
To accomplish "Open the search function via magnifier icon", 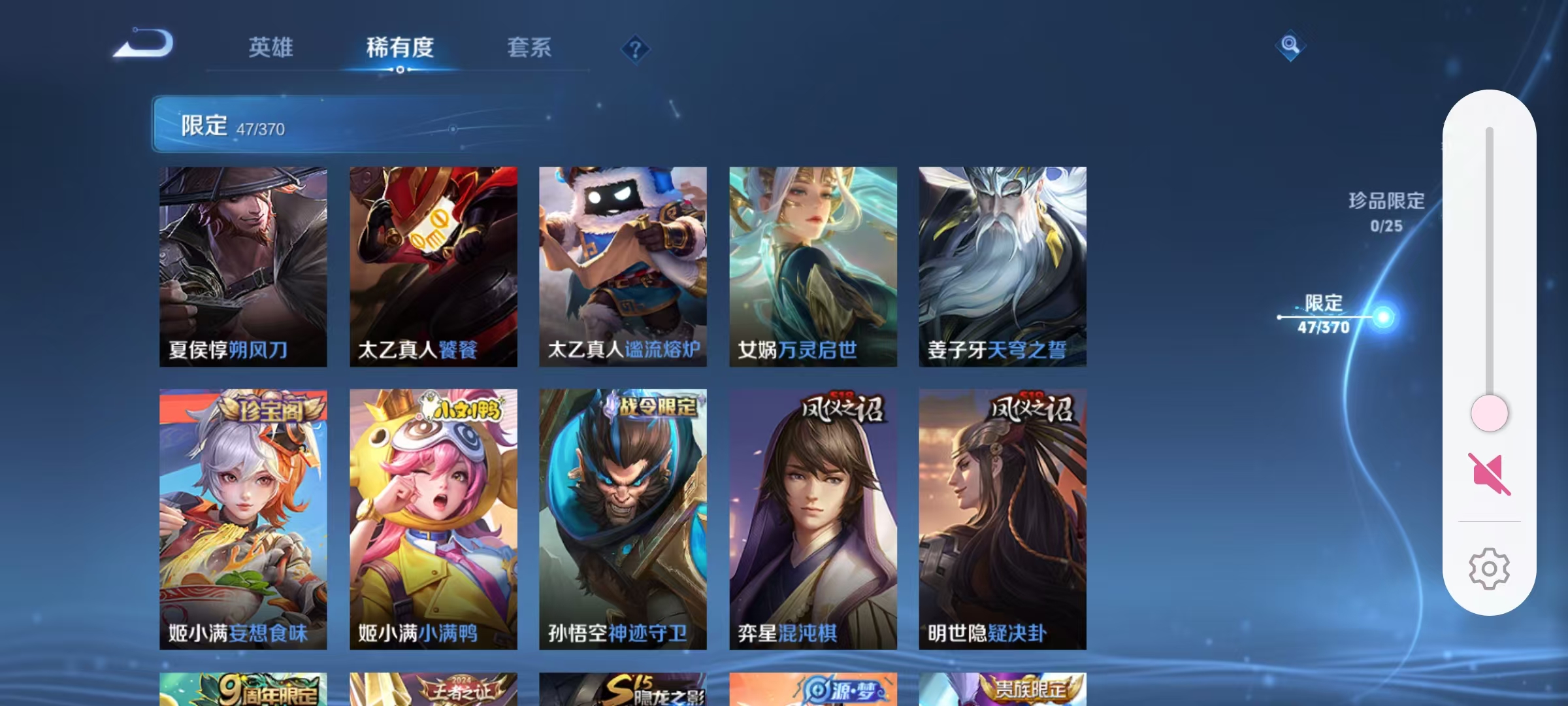I will click(x=1290, y=46).
